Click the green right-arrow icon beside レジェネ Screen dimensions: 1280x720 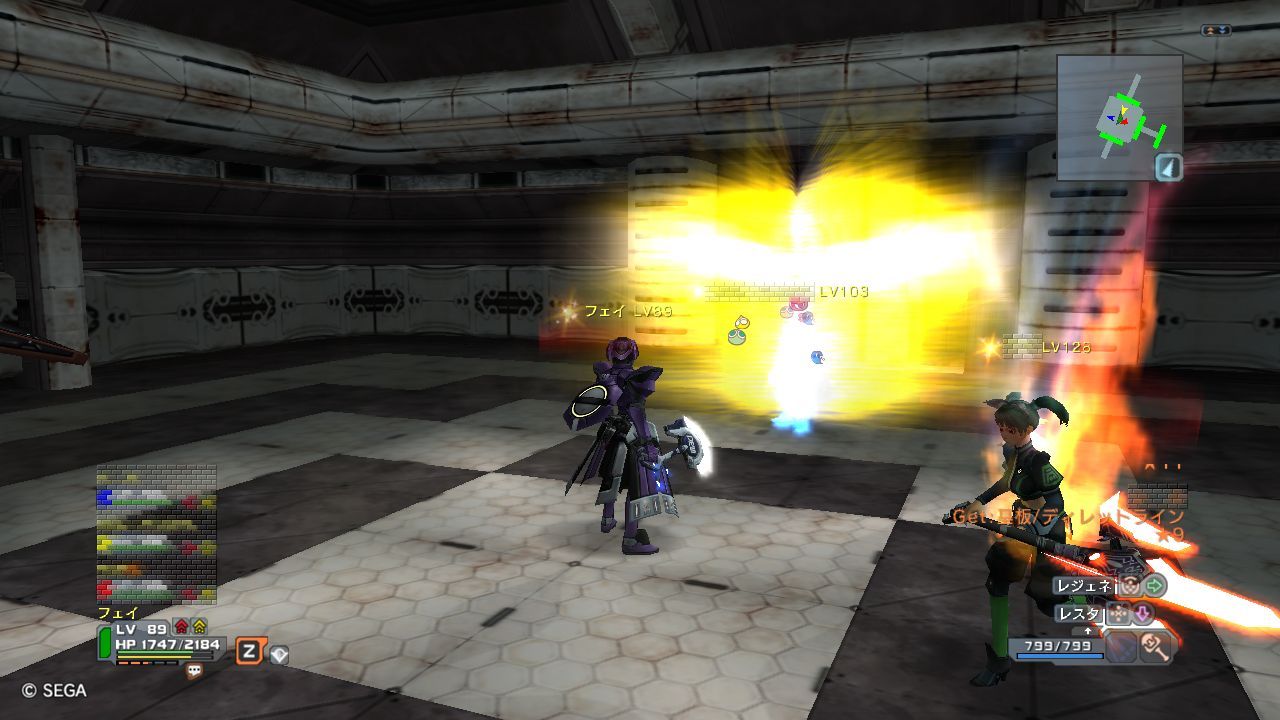click(1155, 586)
